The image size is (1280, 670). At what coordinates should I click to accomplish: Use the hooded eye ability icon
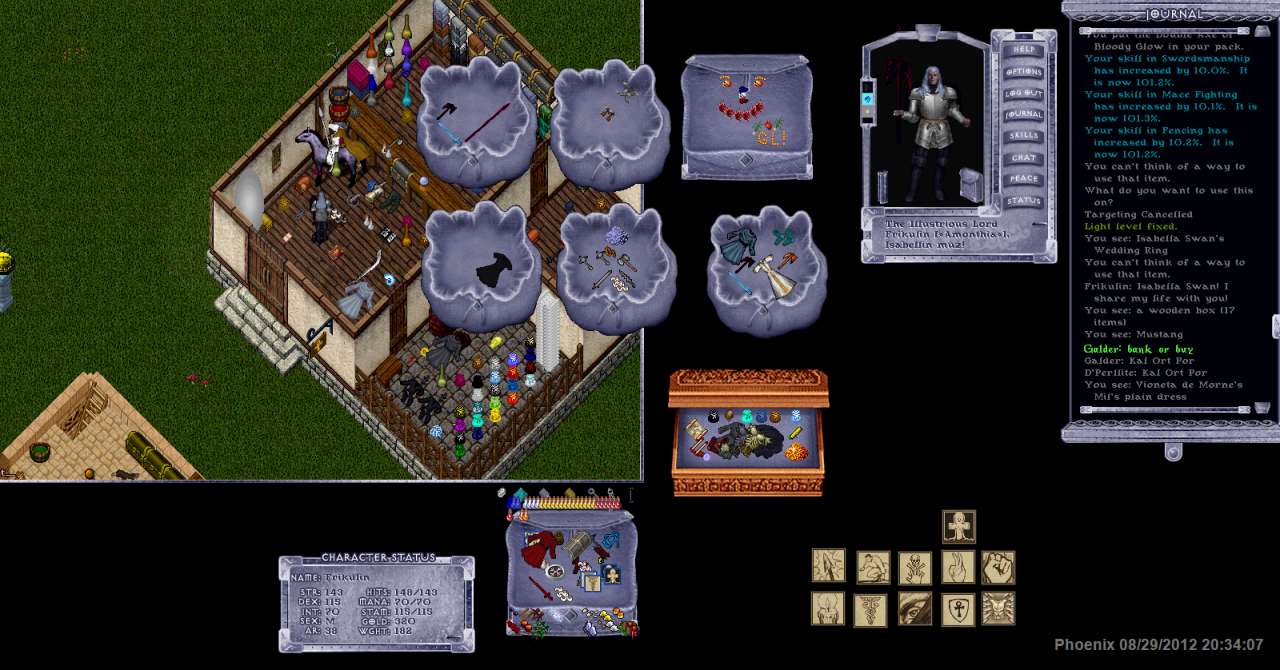click(x=915, y=609)
